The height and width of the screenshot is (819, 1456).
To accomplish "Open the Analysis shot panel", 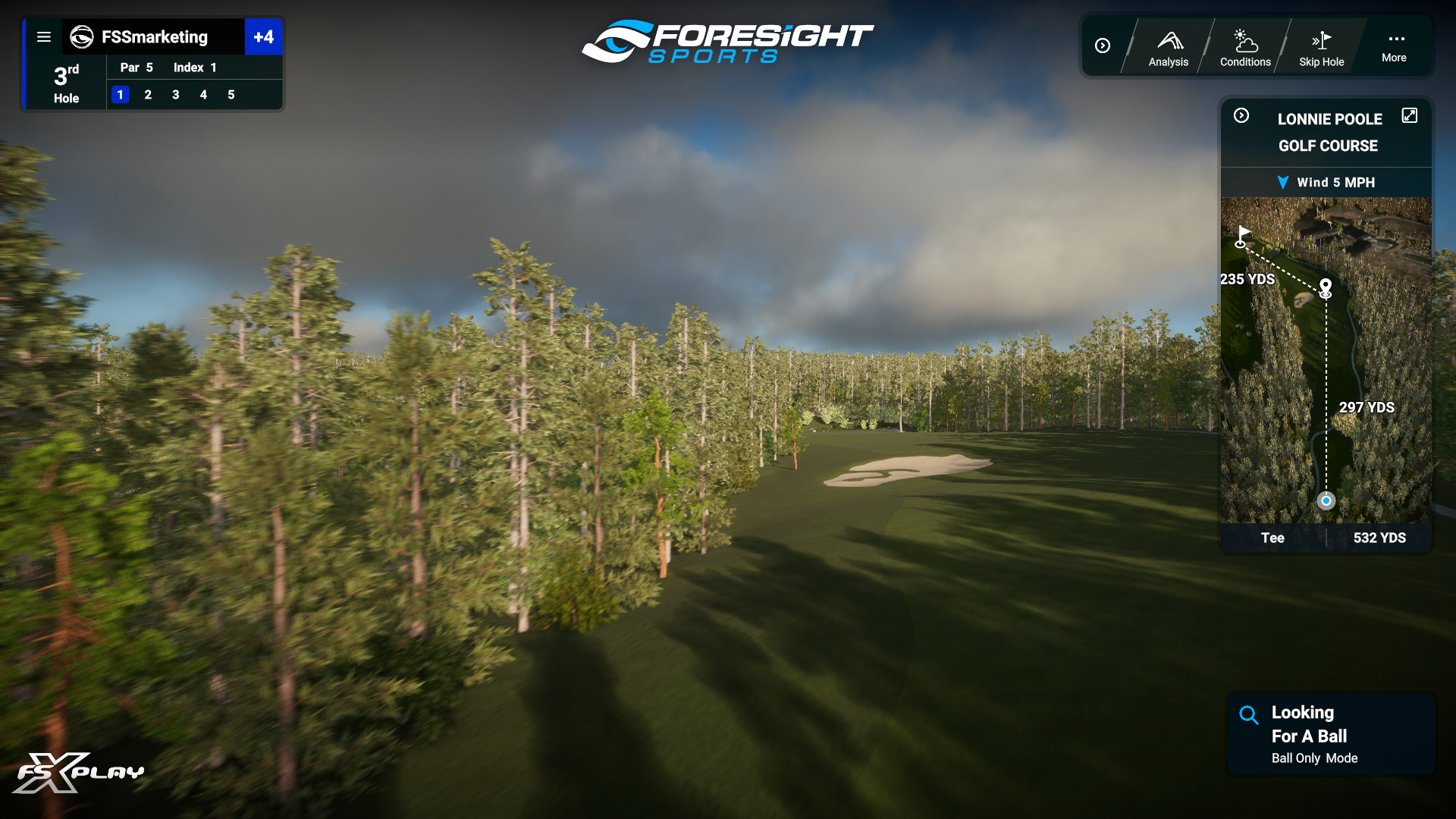I will [1168, 45].
